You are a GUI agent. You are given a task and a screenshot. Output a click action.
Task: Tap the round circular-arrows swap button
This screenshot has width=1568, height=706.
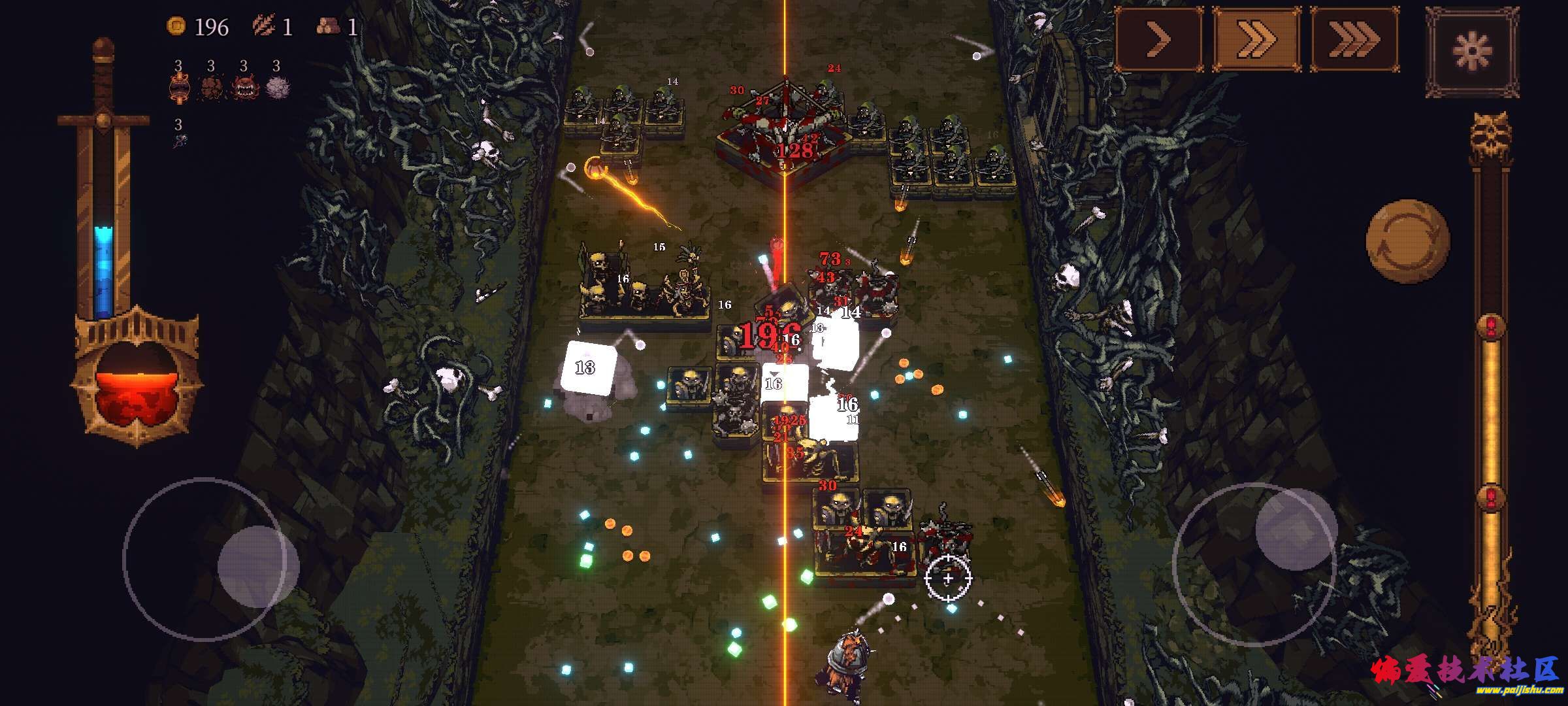[1407, 242]
